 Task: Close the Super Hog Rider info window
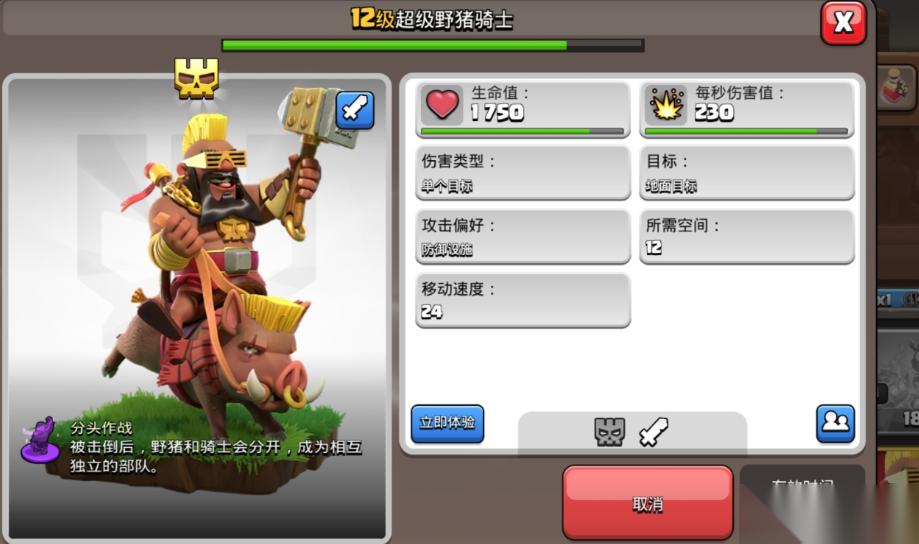click(x=842, y=23)
